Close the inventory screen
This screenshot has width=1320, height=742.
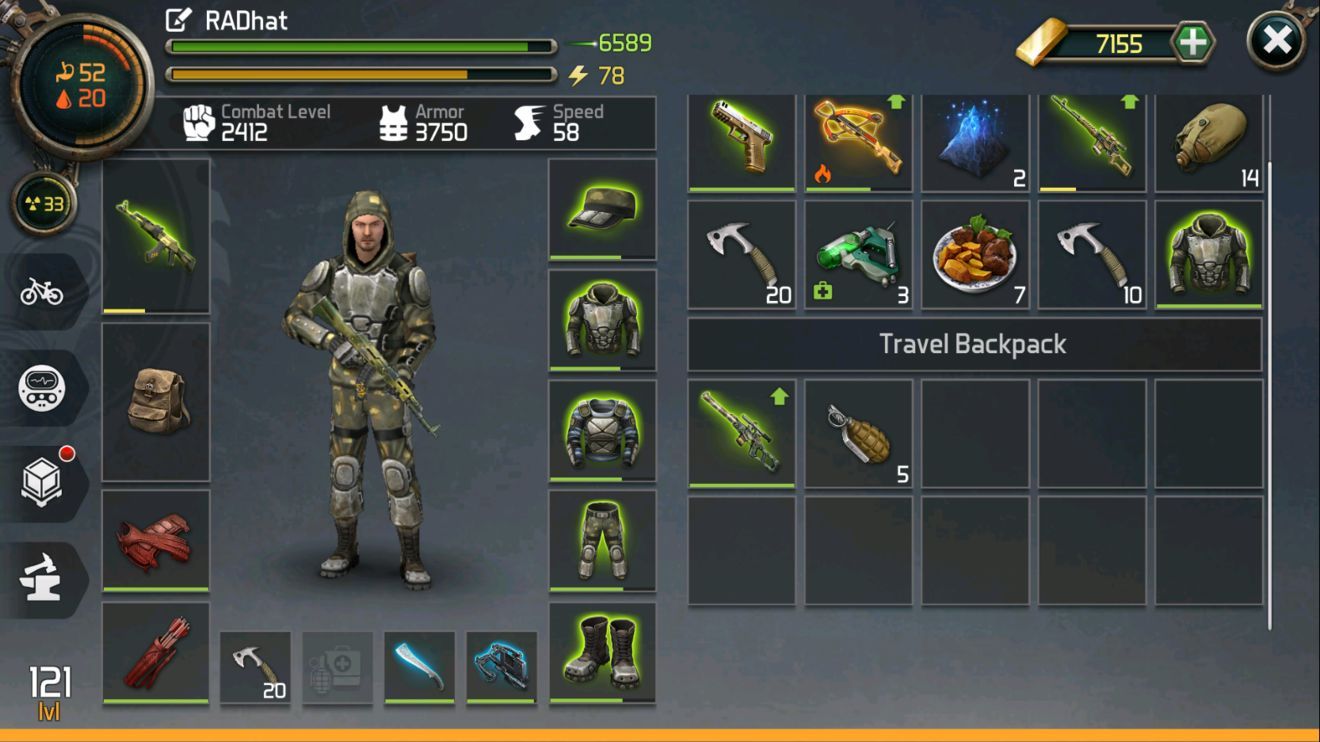1277,42
